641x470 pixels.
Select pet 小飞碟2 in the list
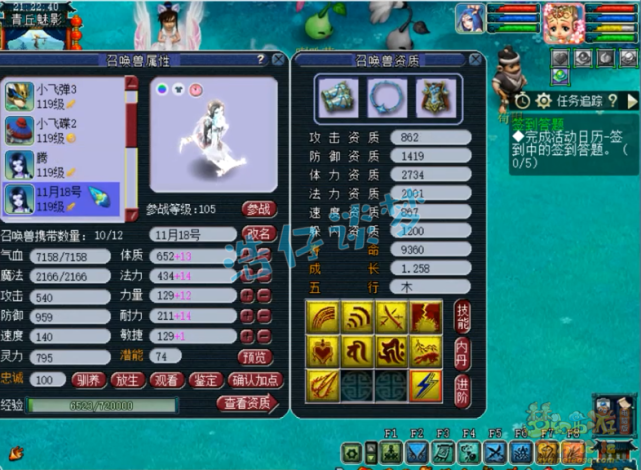coord(62,130)
